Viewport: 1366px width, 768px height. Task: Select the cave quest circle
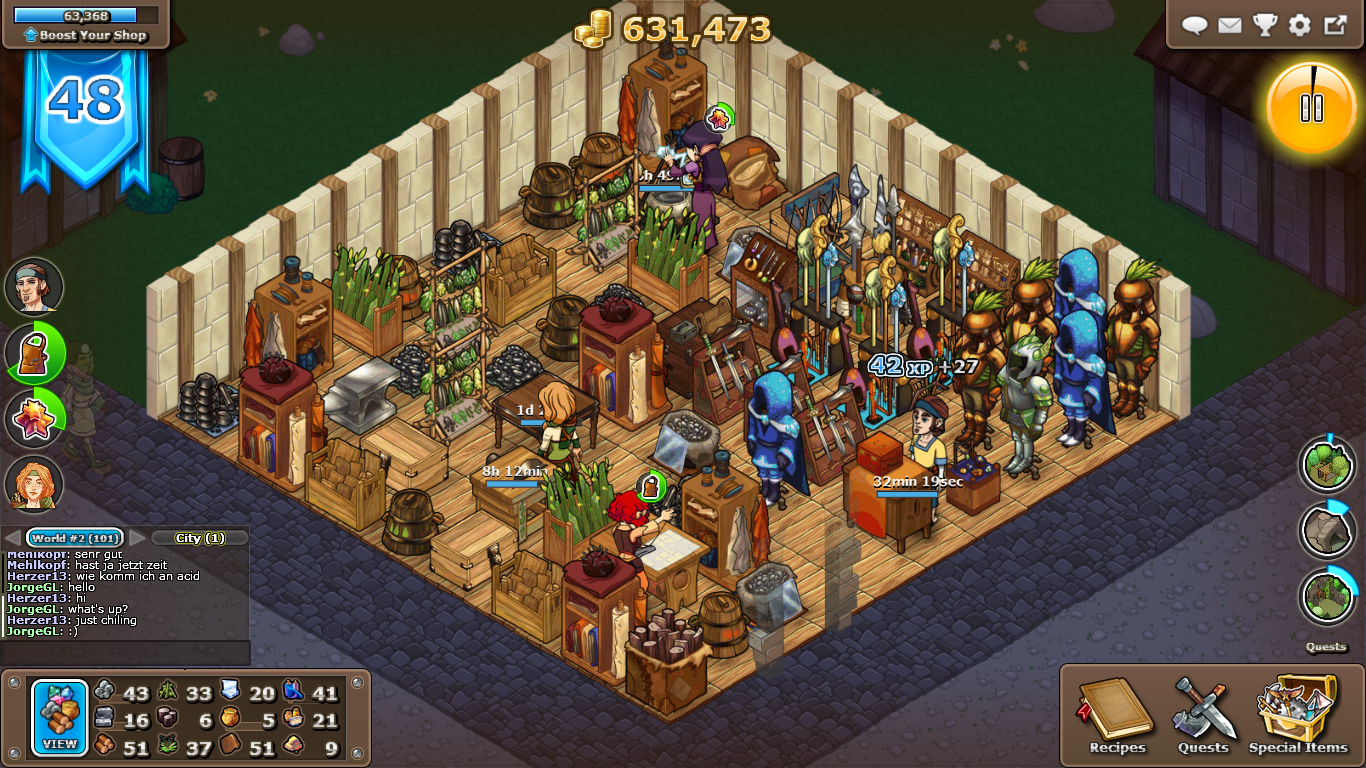coord(1327,531)
